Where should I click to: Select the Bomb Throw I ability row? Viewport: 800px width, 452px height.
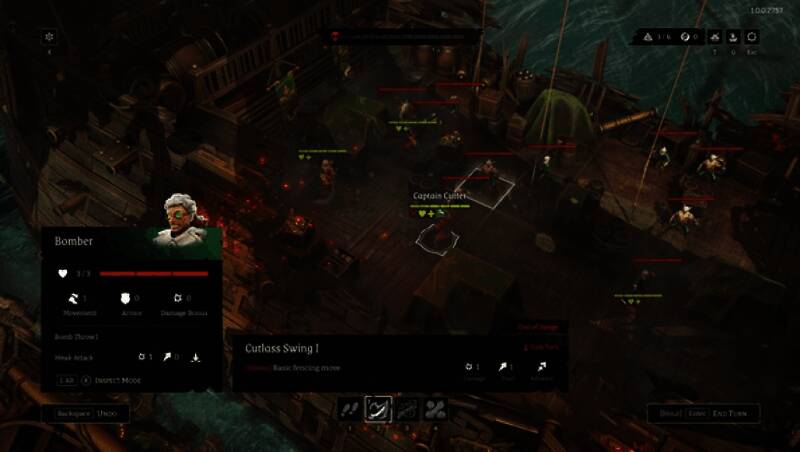76,337
